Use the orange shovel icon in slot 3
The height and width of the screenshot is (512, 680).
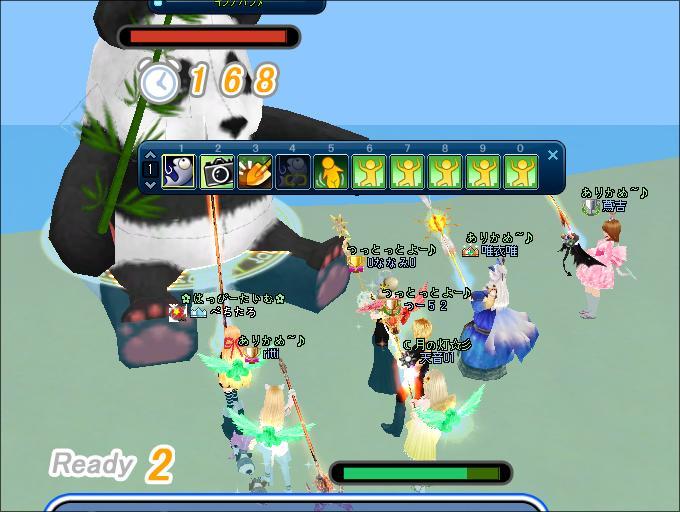click(x=255, y=173)
